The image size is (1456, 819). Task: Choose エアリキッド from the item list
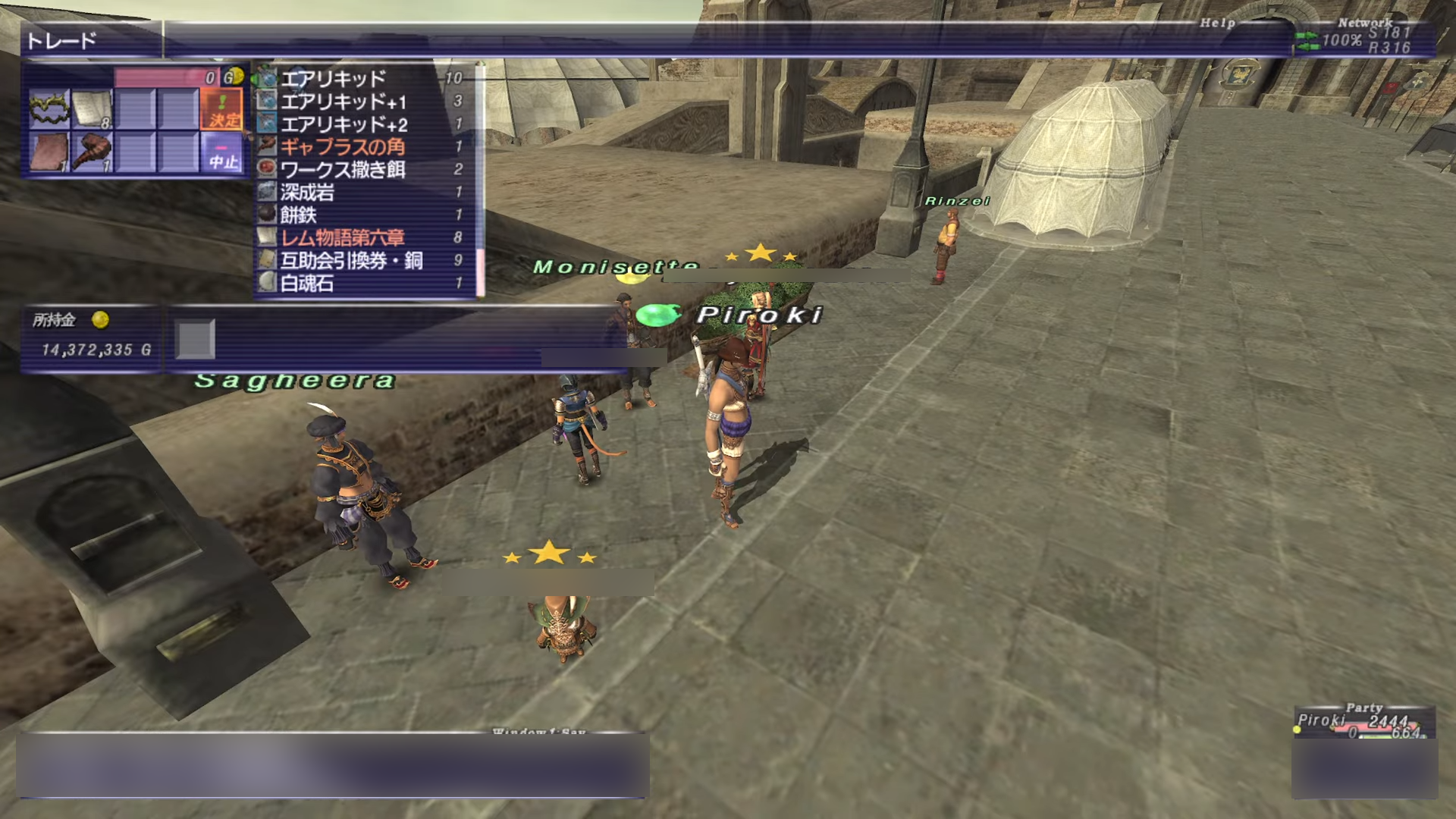pyautogui.click(x=334, y=78)
